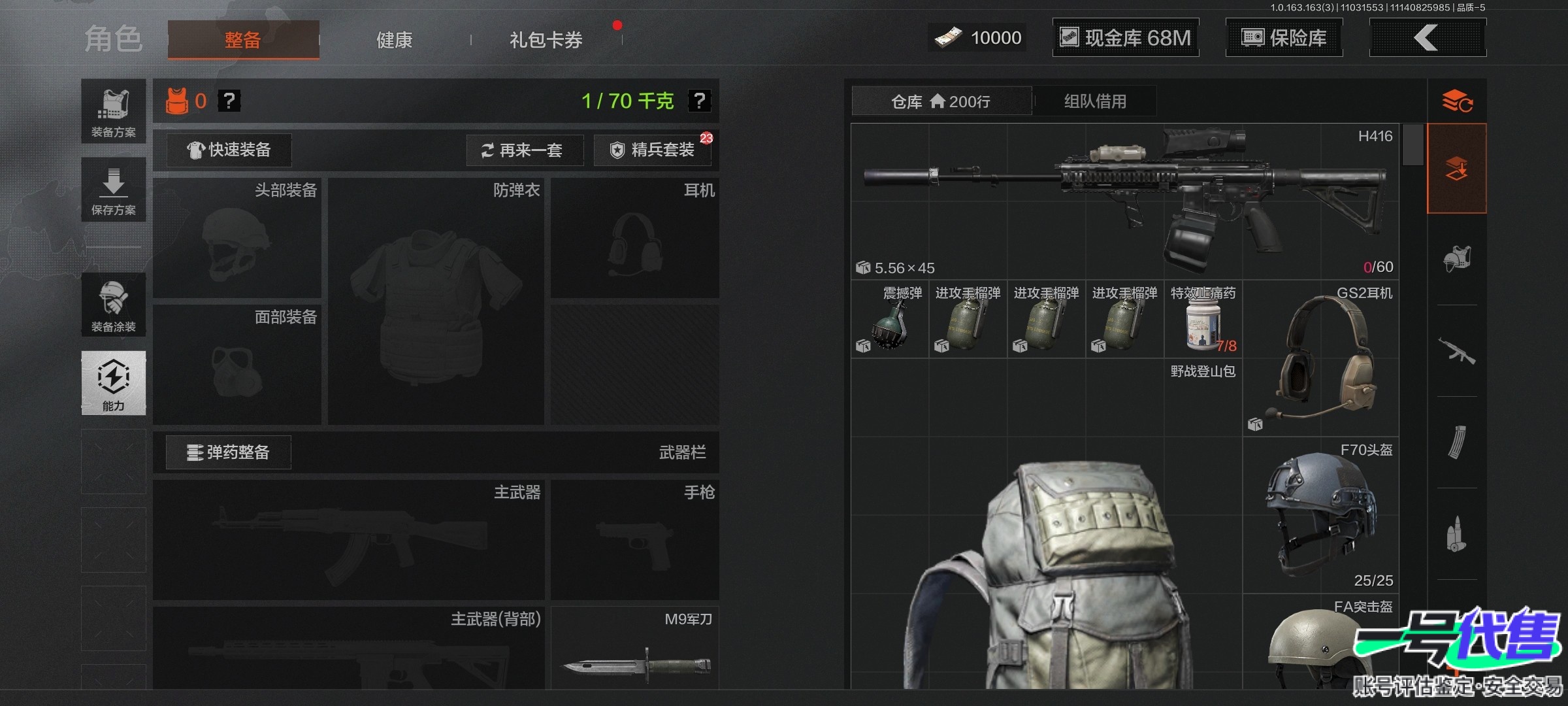The image size is (1568, 706).
Task: Select the 特效止痛药 painkiller item
Action: click(1203, 320)
